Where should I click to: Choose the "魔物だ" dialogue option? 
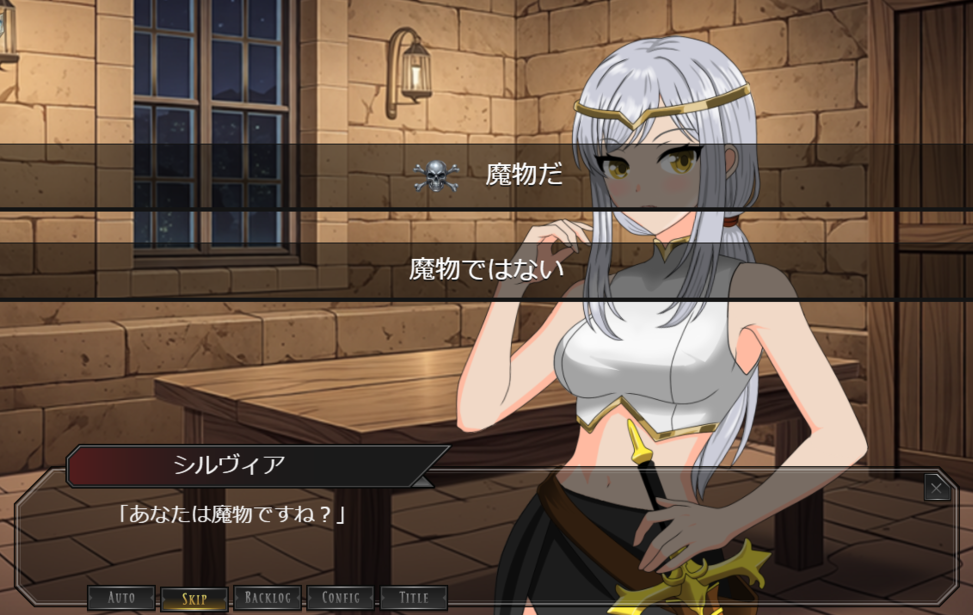click(x=486, y=176)
